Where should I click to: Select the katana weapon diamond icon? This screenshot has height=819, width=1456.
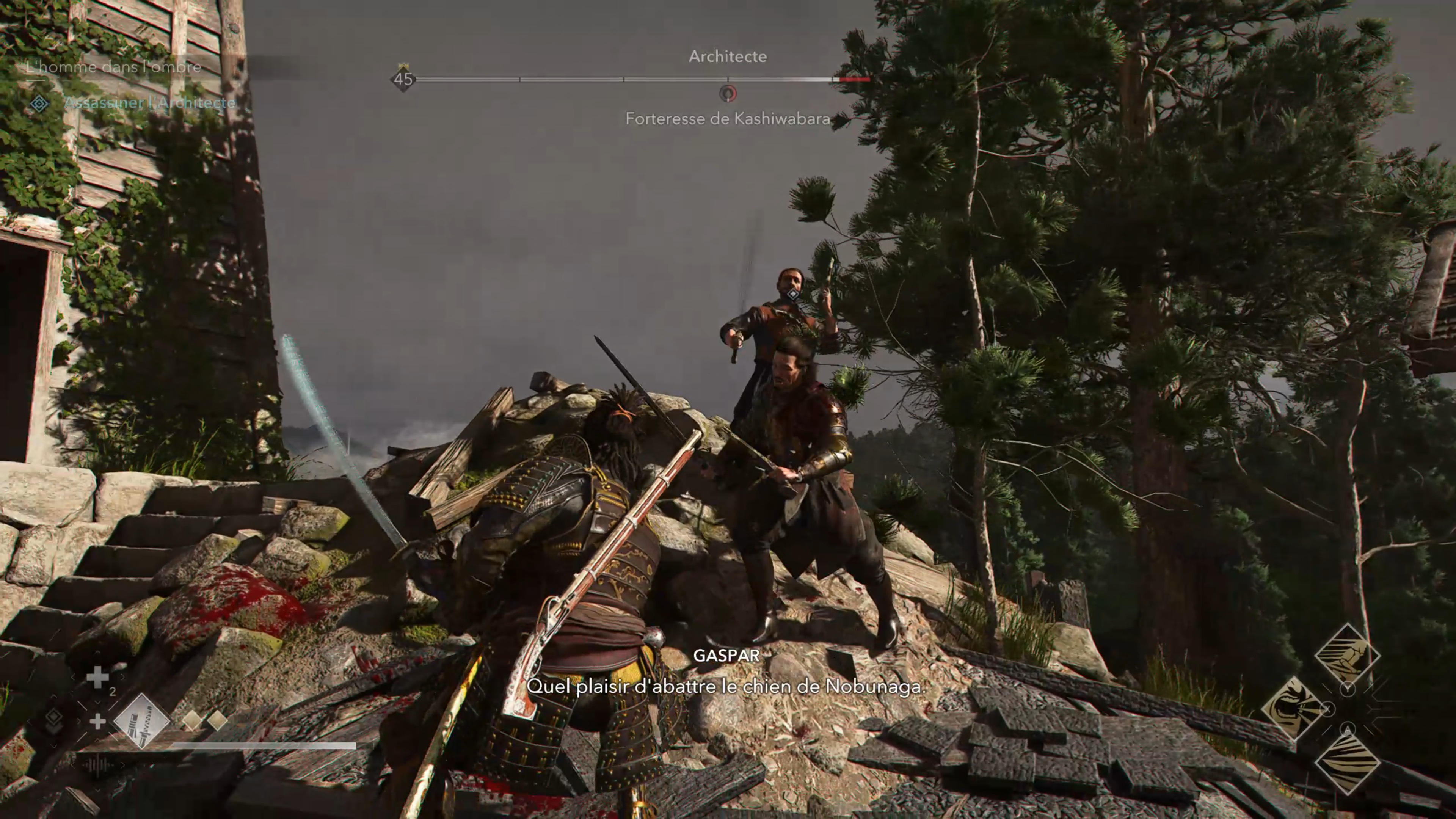tap(141, 721)
